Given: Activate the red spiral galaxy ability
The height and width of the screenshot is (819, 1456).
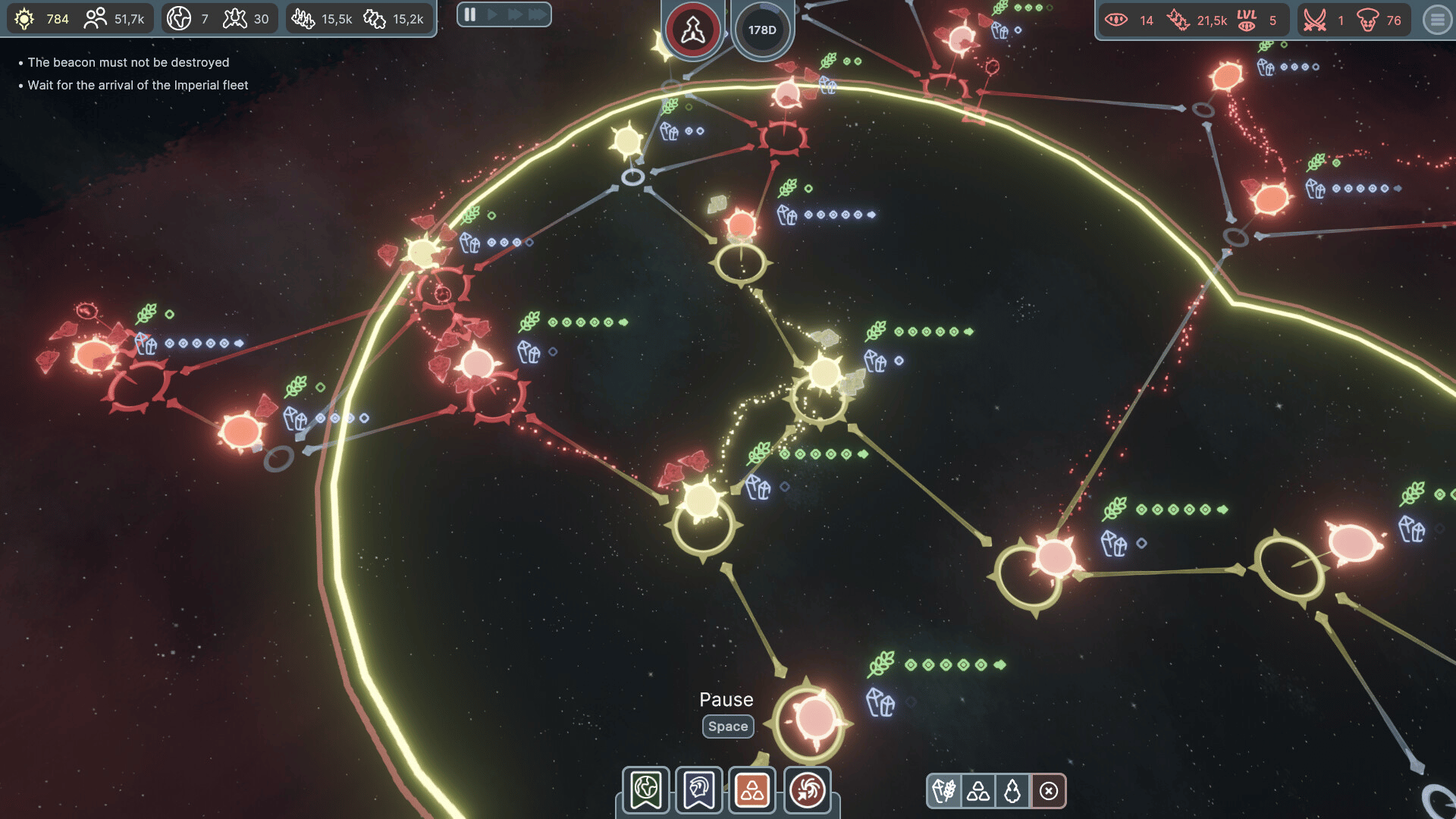Looking at the screenshot, I should point(807,790).
